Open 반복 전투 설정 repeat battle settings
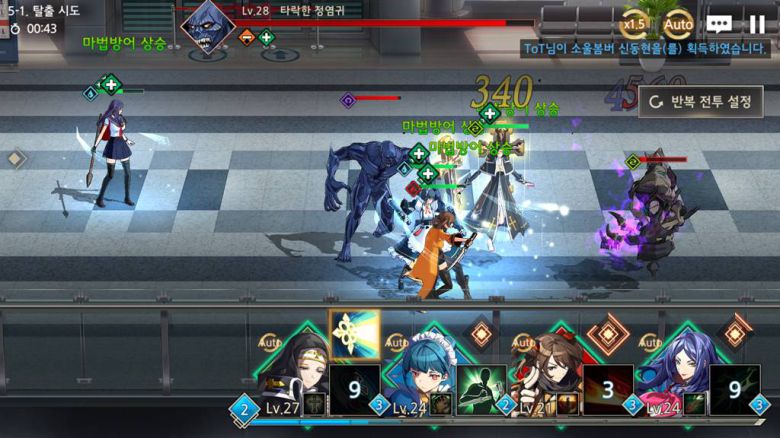The height and width of the screenshot is (438, 780). point(700,101)
